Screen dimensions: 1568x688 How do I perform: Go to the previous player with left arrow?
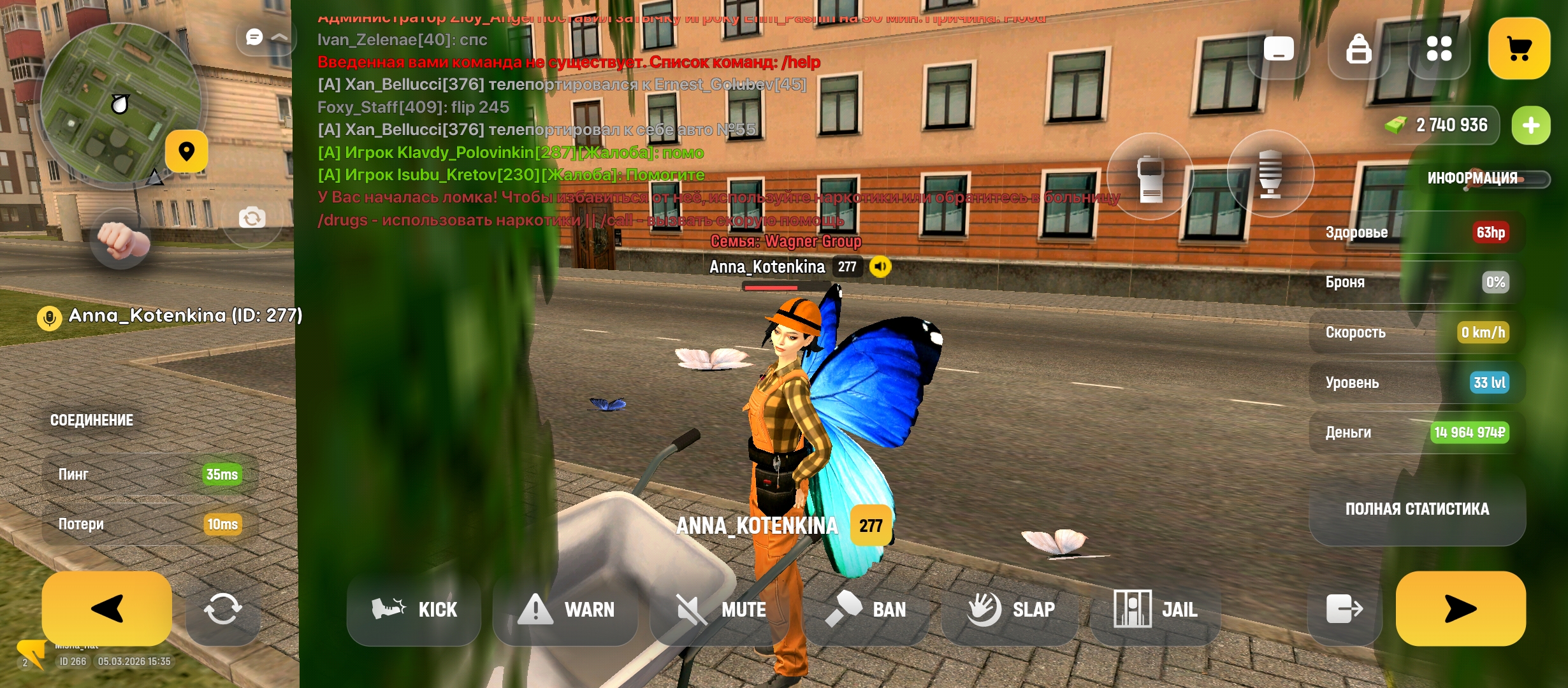click(106, 608)
